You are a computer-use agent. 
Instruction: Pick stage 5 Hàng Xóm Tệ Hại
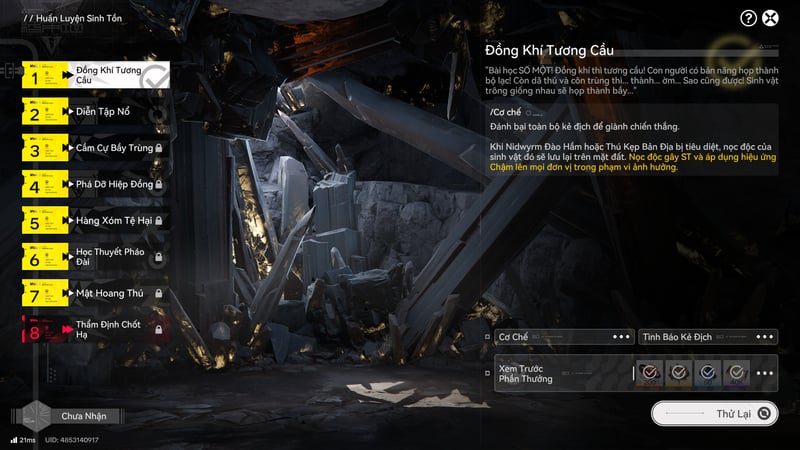click(95, 221)
